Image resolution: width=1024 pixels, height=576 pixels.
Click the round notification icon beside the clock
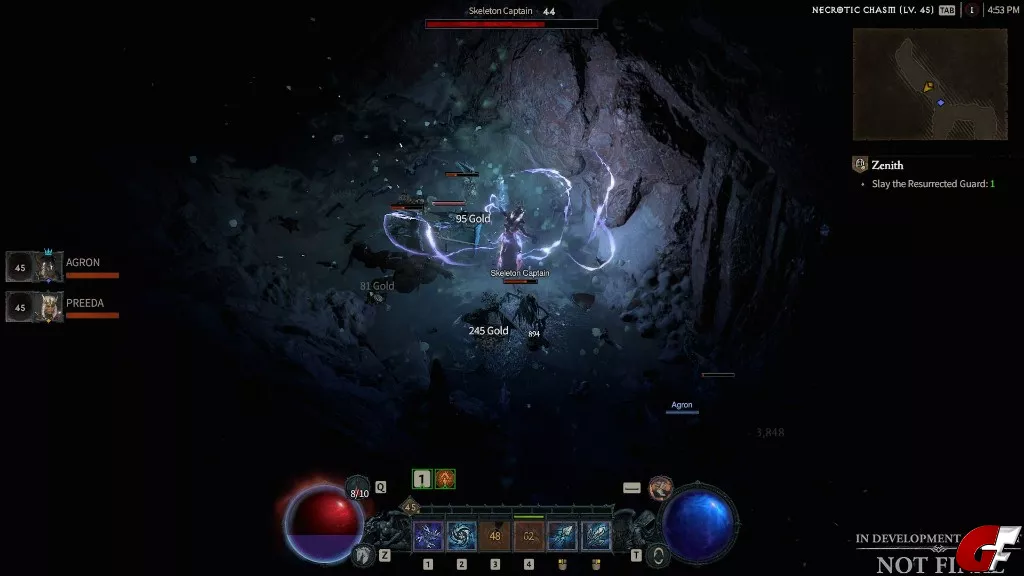click(x=971, y=10)
